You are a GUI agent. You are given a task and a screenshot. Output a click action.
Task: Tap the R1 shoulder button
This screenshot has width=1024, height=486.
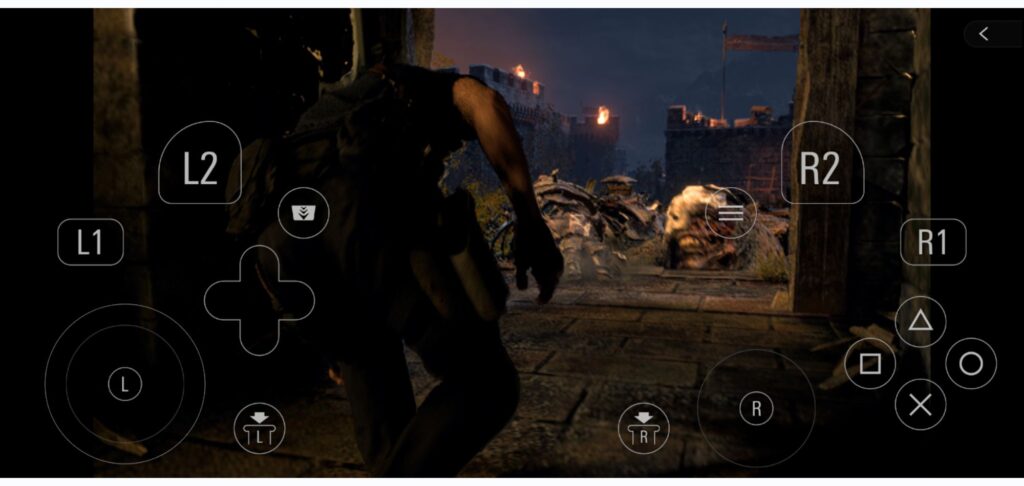(932, 242)
